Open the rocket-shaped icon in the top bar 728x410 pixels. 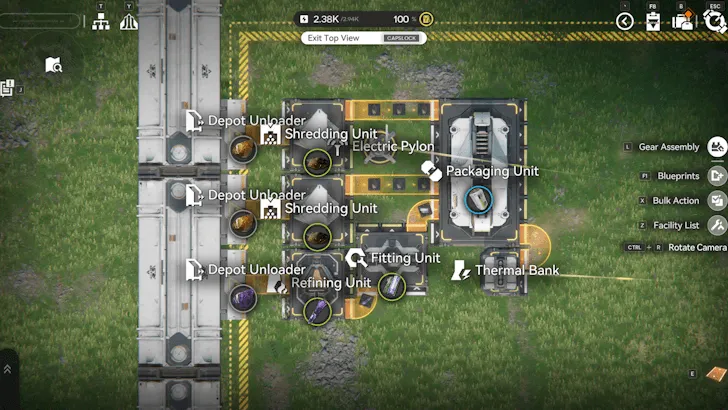pyautogui.click(x=128, y=21)
